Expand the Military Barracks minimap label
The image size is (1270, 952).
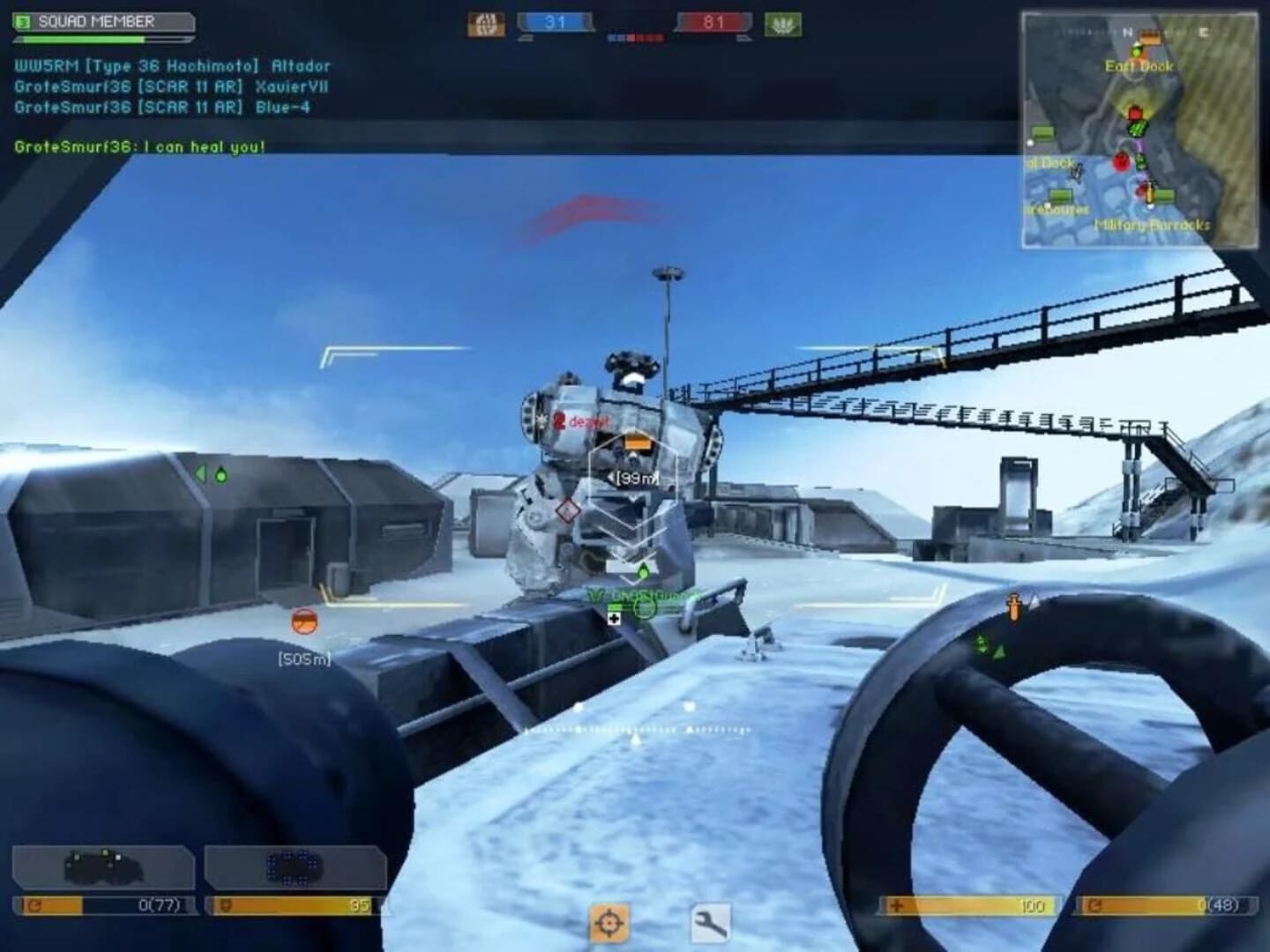(1152, 225)
